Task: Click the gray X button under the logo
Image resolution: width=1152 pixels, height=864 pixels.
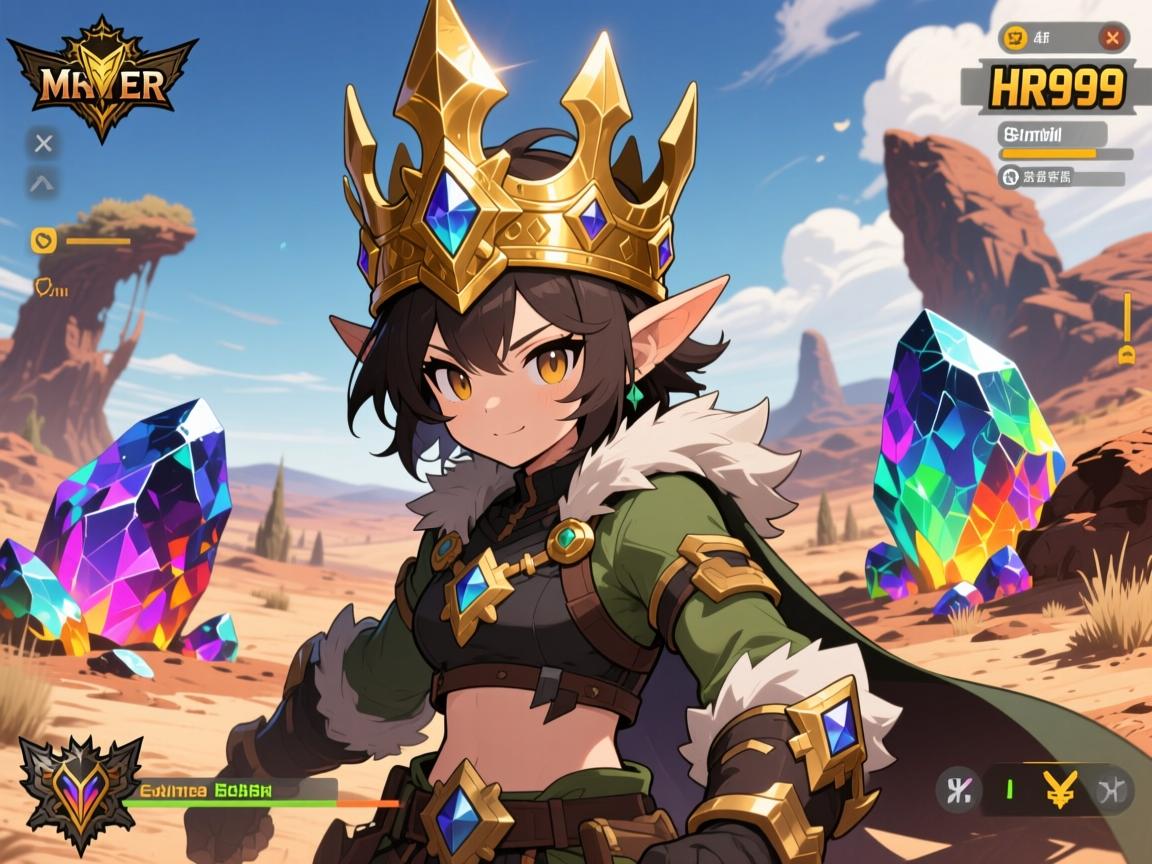Action: click(43, 143)
